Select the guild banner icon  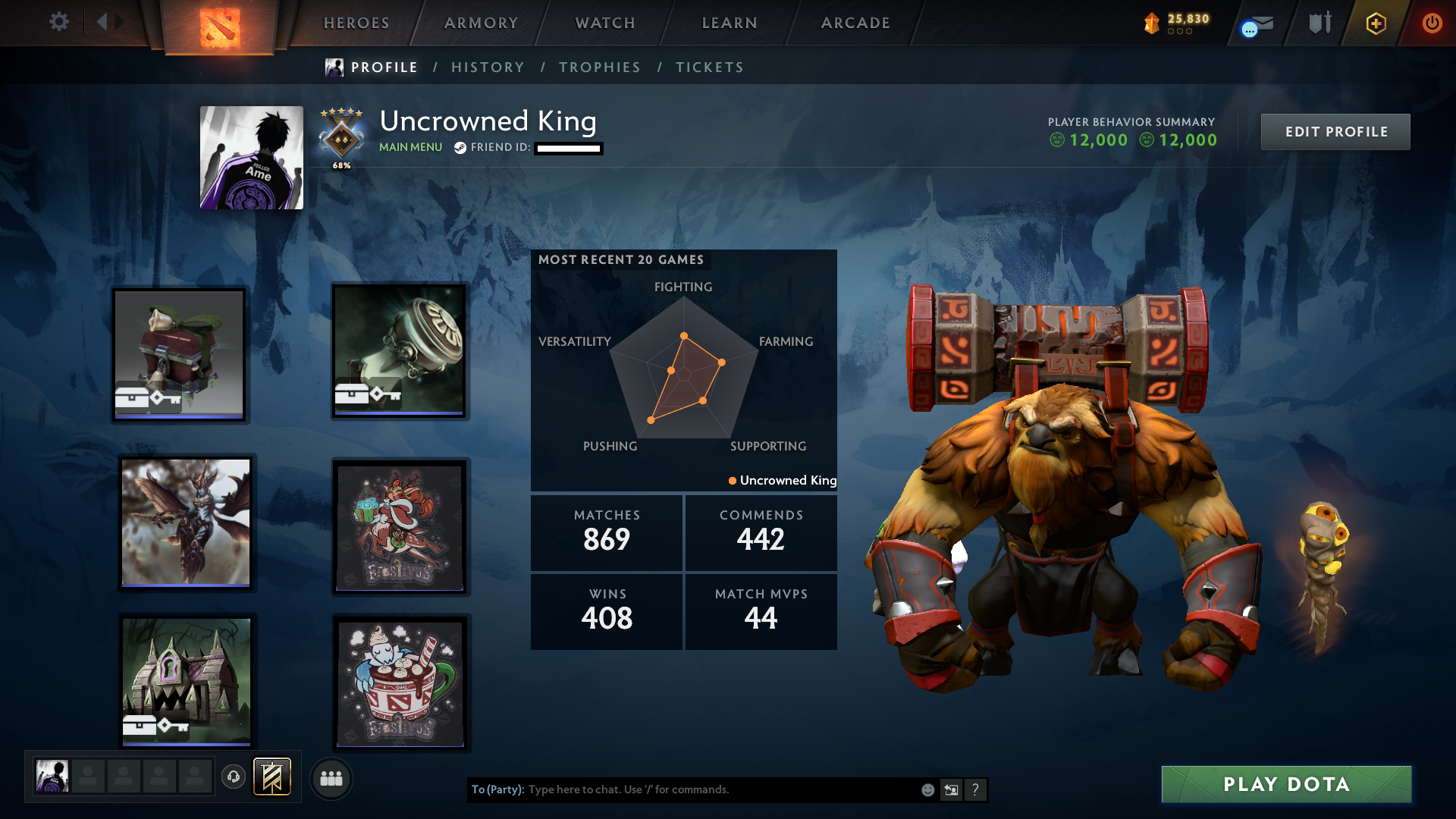pos(271,777)
